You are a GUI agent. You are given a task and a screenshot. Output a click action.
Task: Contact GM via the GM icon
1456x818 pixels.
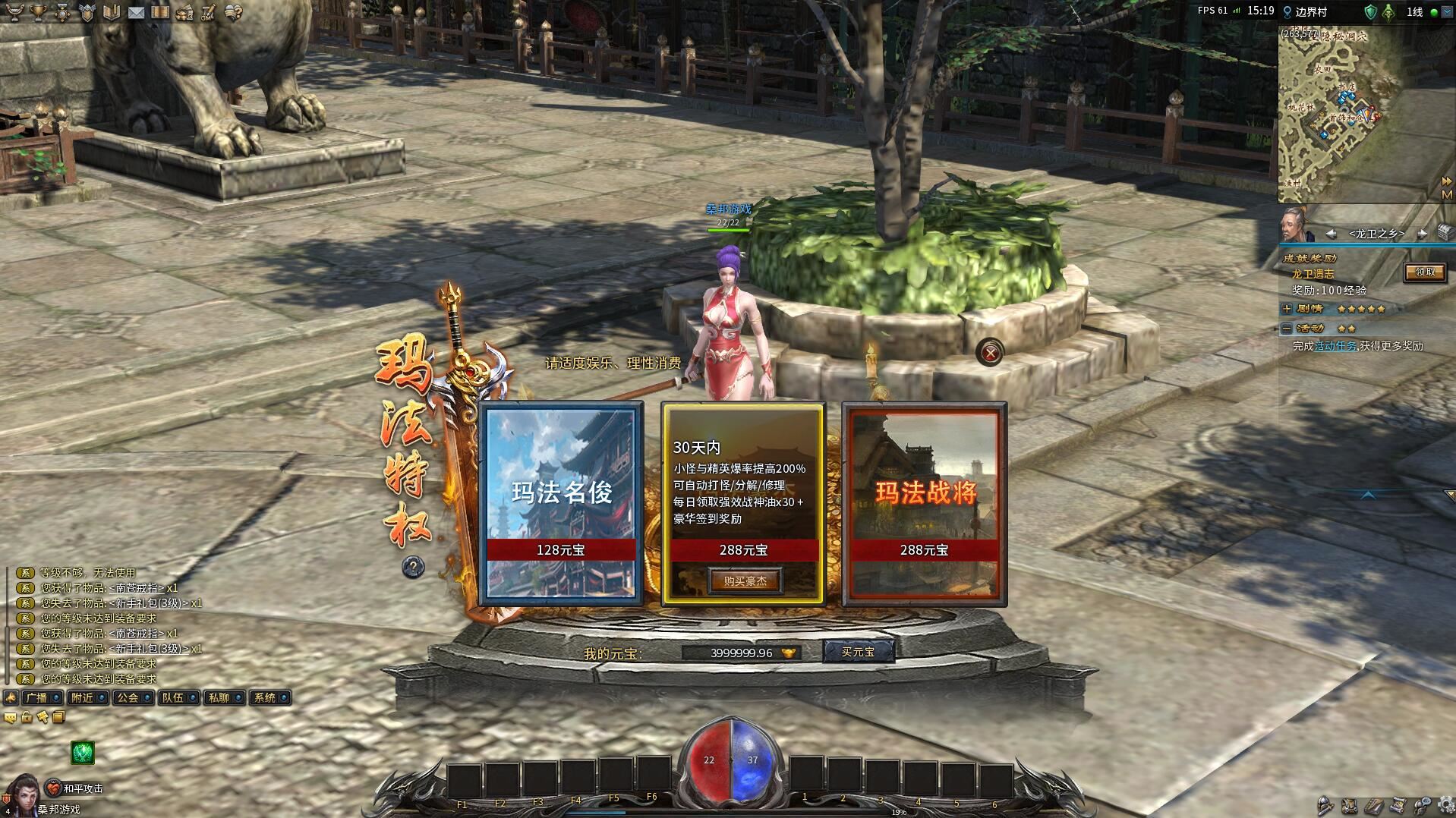(x=208, y=12)
